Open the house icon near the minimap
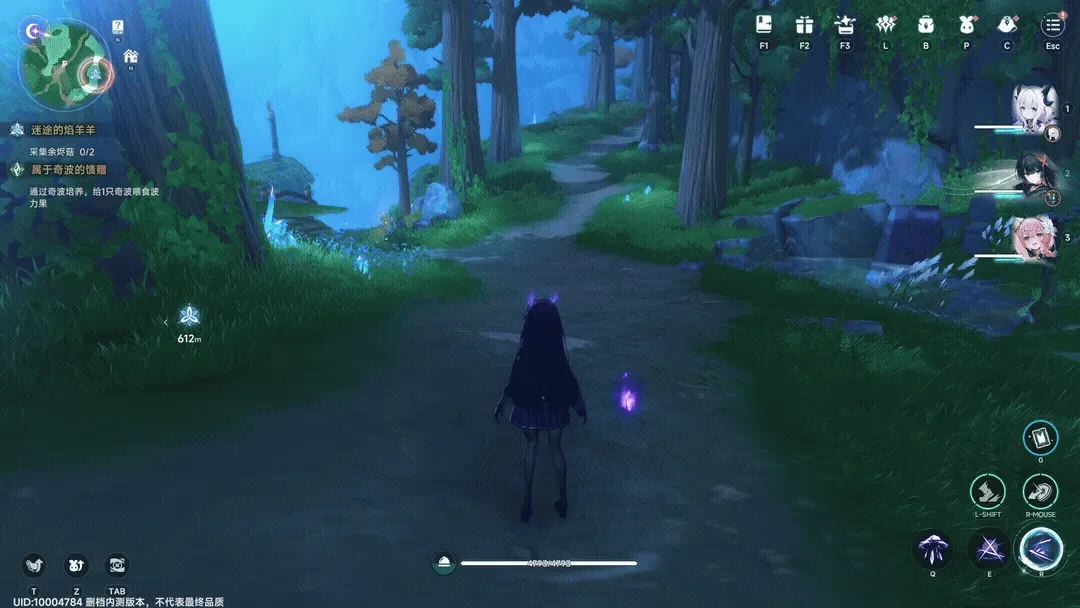 click(x=131, y=57)
